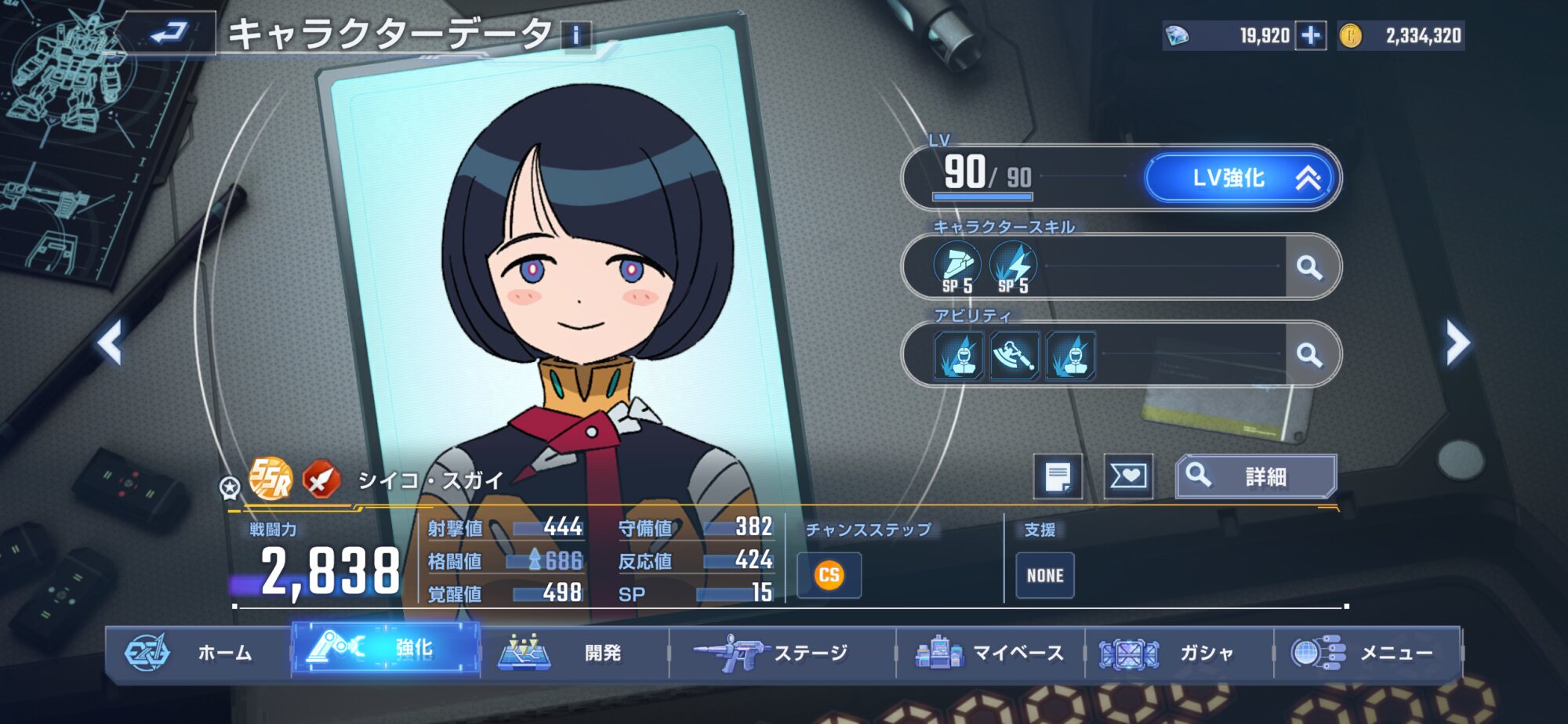Go back using the return arrow button
This screenshot has width=1568, height=724.
pyautogui.click(x=170, y=33)
